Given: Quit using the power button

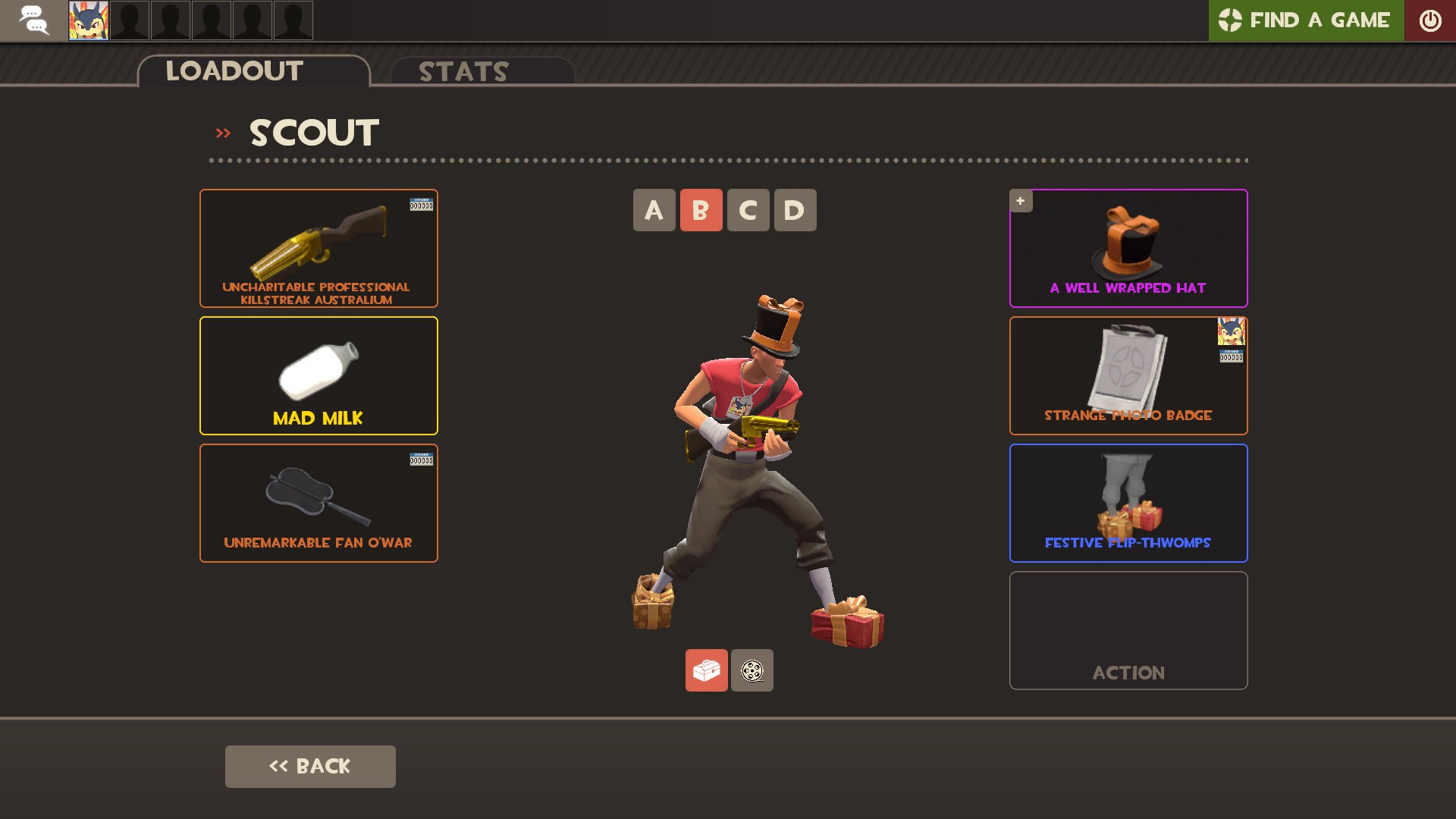Looking at the screenshot, I should [x=1429, y=20].
